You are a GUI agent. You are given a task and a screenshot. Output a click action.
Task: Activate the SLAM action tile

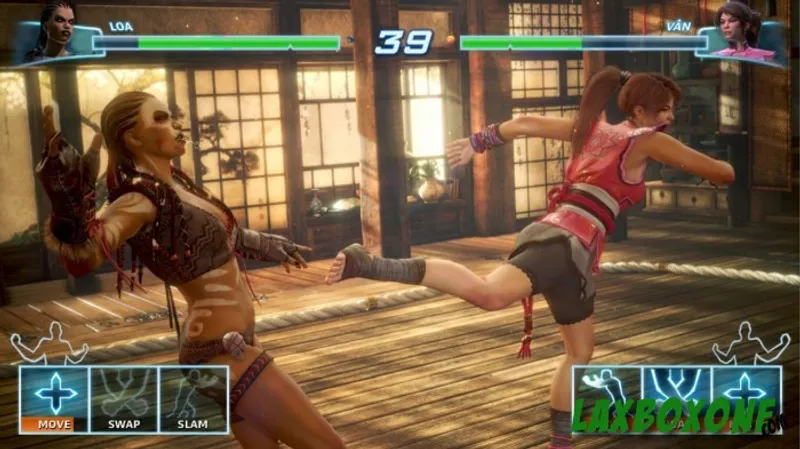click(193, 398)
